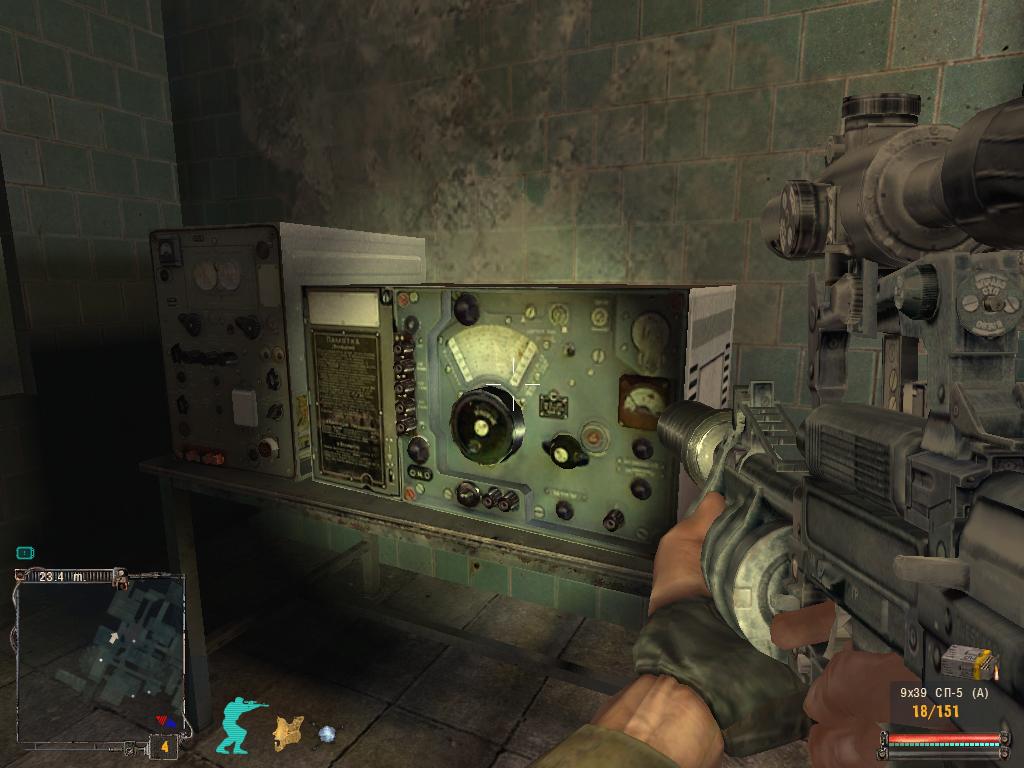The height and width of the screenshot is (768, 1024).
Task: Select the cyan crouching soldier stance icon
Action: [243, 725]
